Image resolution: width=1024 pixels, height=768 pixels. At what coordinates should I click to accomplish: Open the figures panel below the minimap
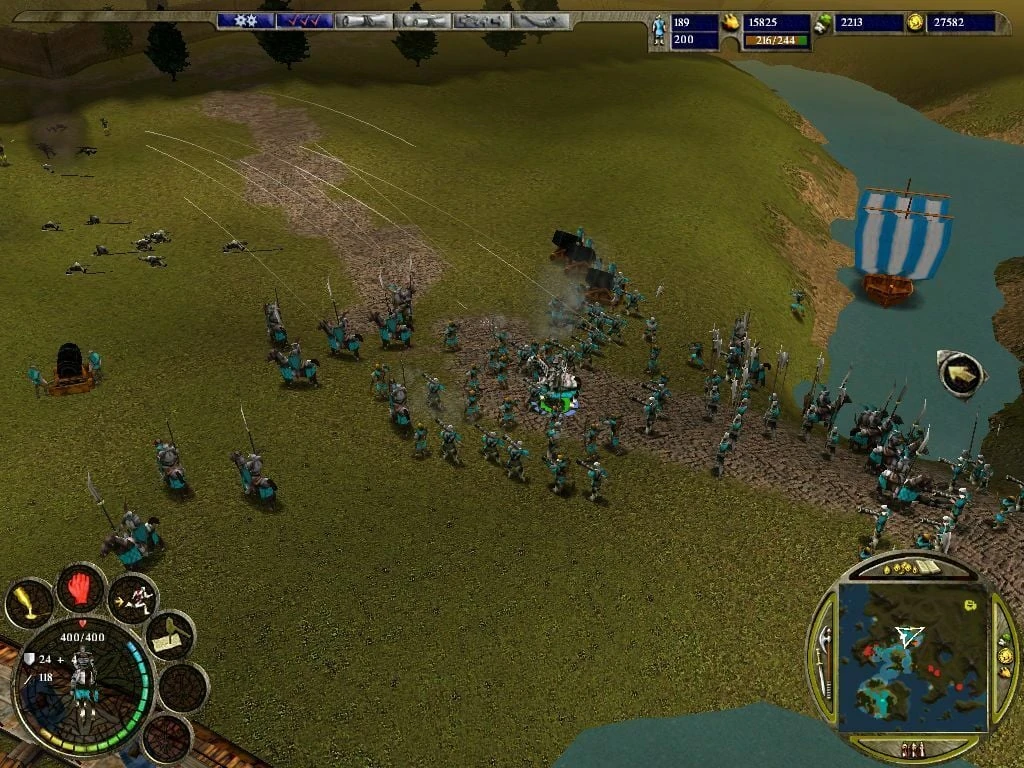point(912,748)
